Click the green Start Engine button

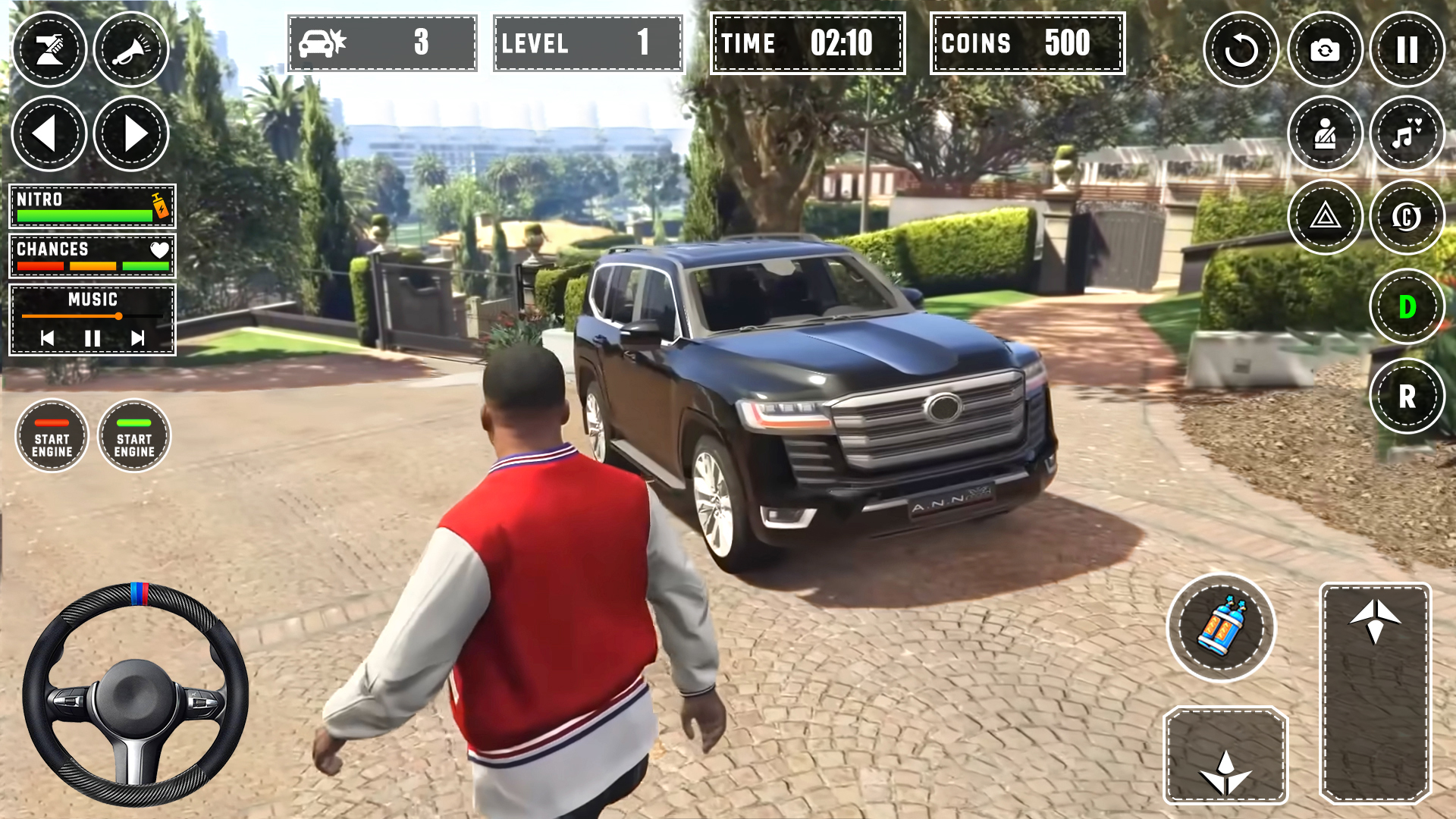[134, 437]
